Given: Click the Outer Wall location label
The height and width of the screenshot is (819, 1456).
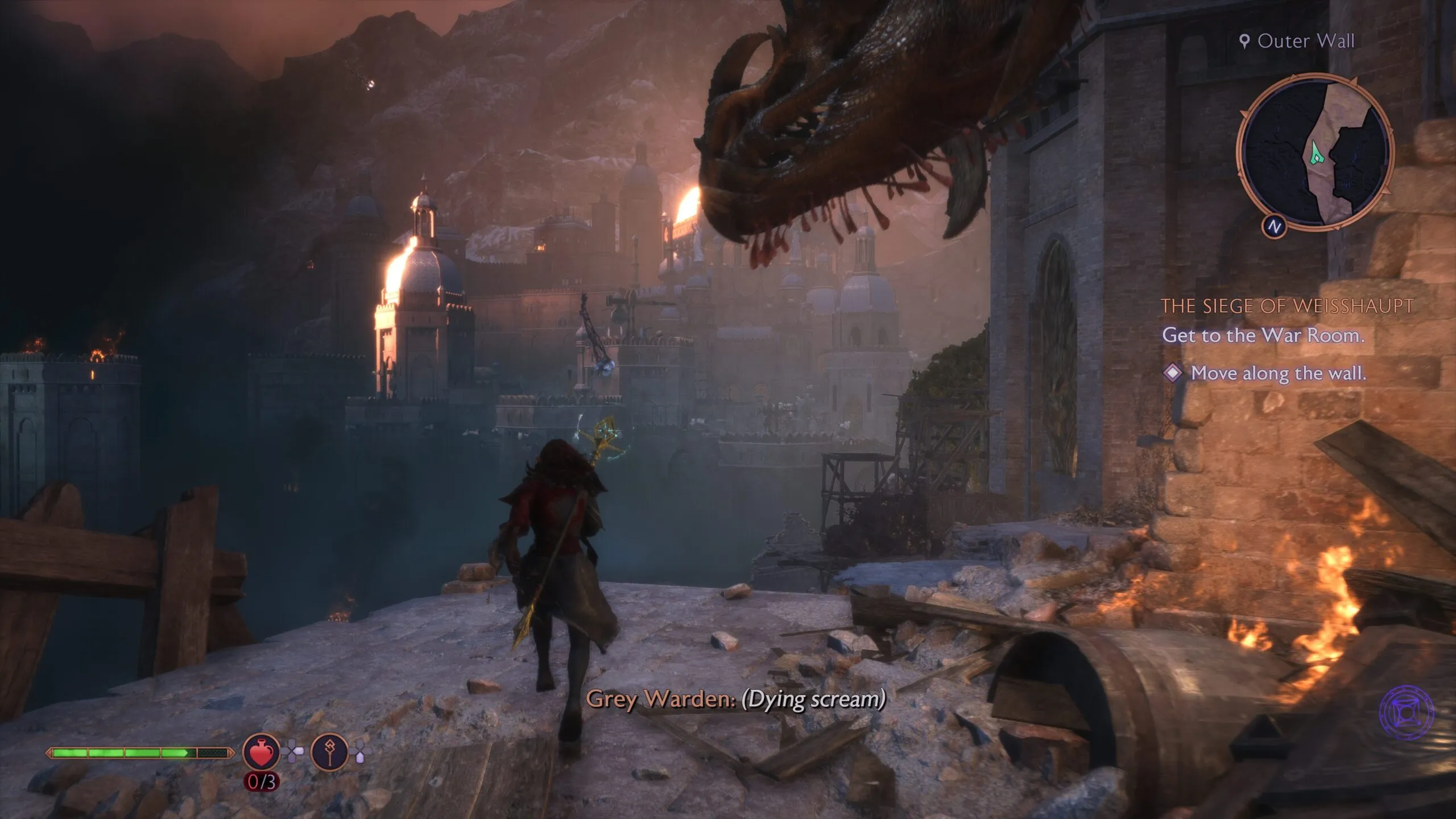Looking at the screenshot, I should click(x=1298, y=41).
